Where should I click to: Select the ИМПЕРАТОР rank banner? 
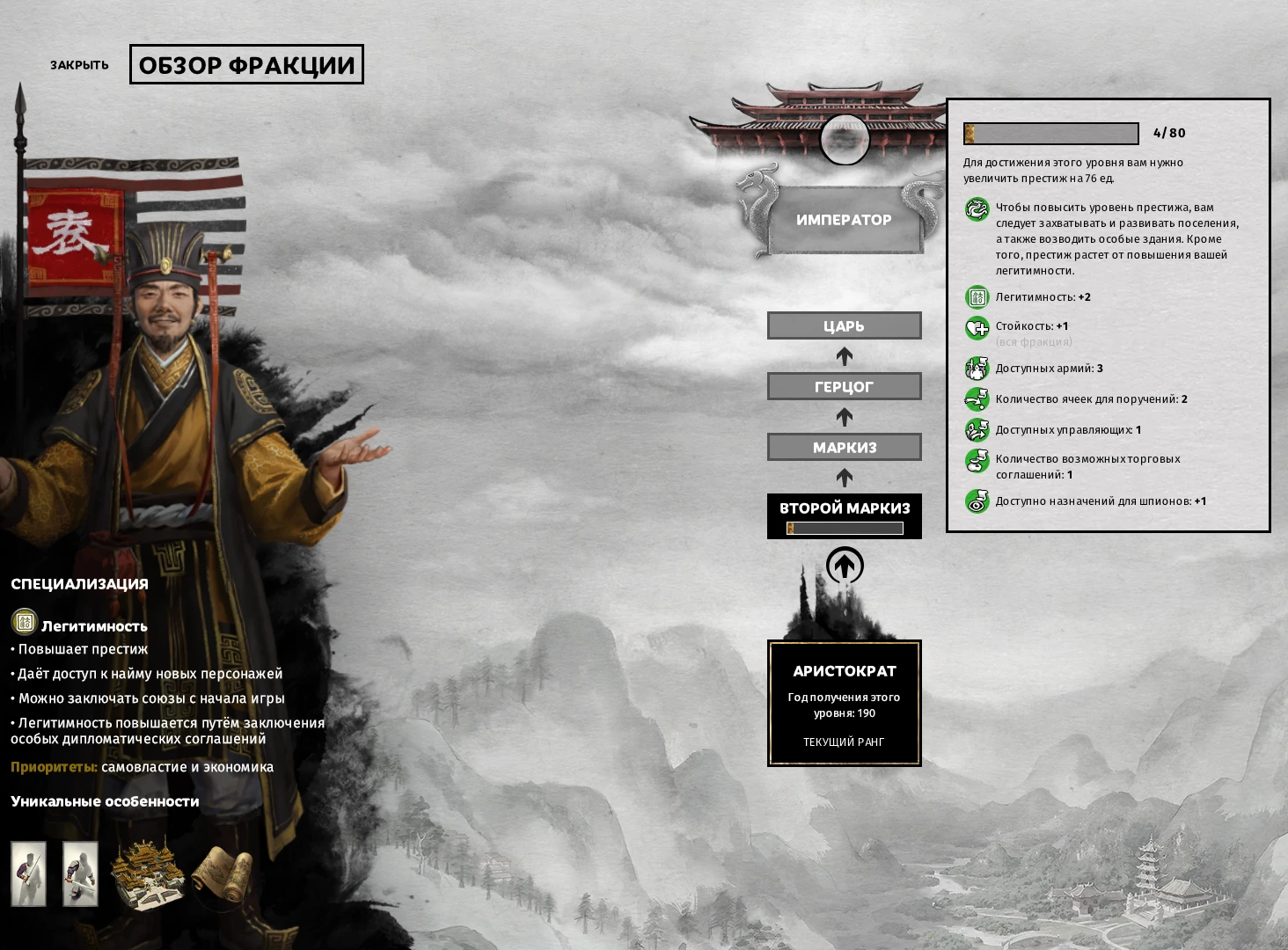coord(844,220)
